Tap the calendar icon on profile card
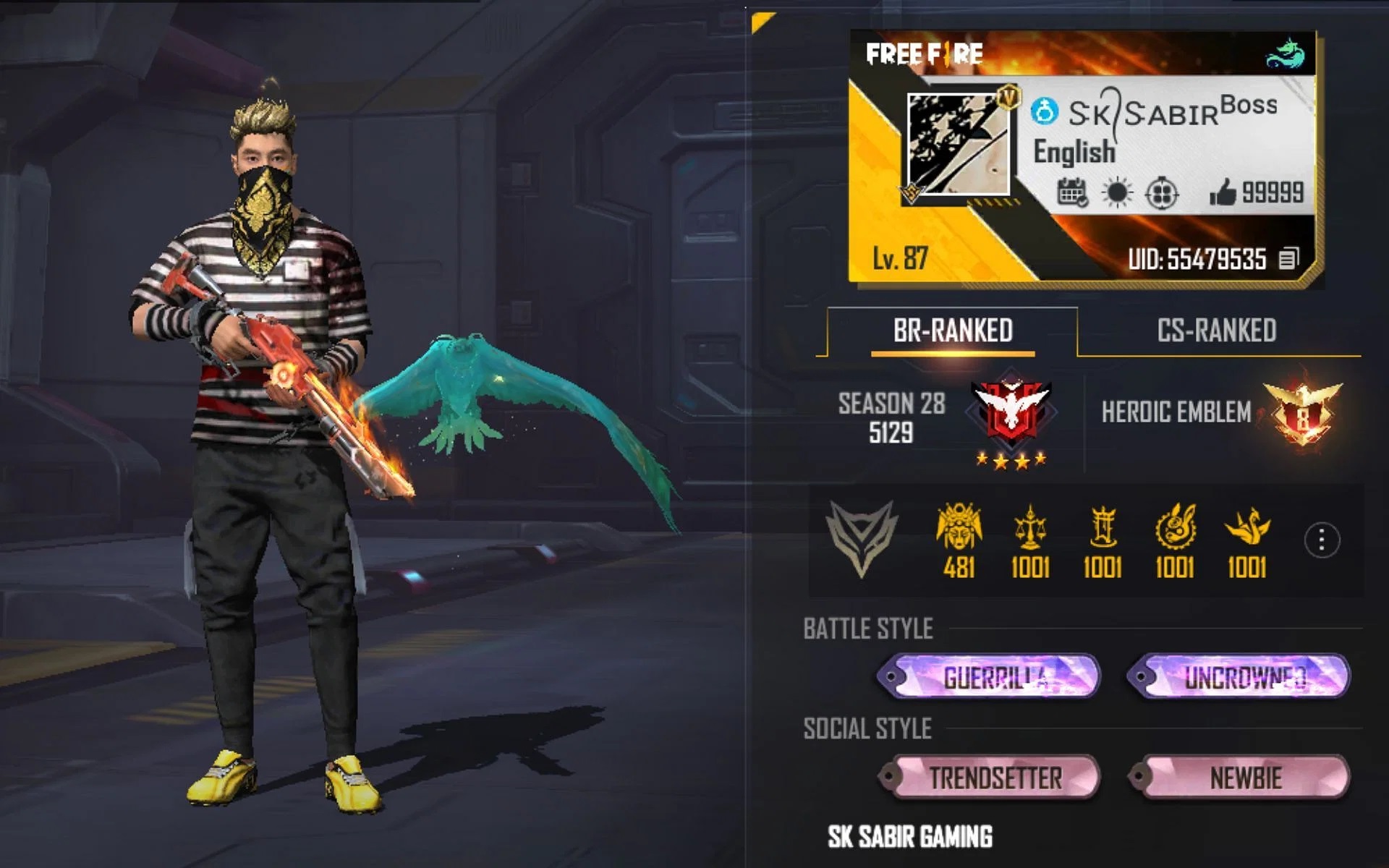 point(1071,193)
